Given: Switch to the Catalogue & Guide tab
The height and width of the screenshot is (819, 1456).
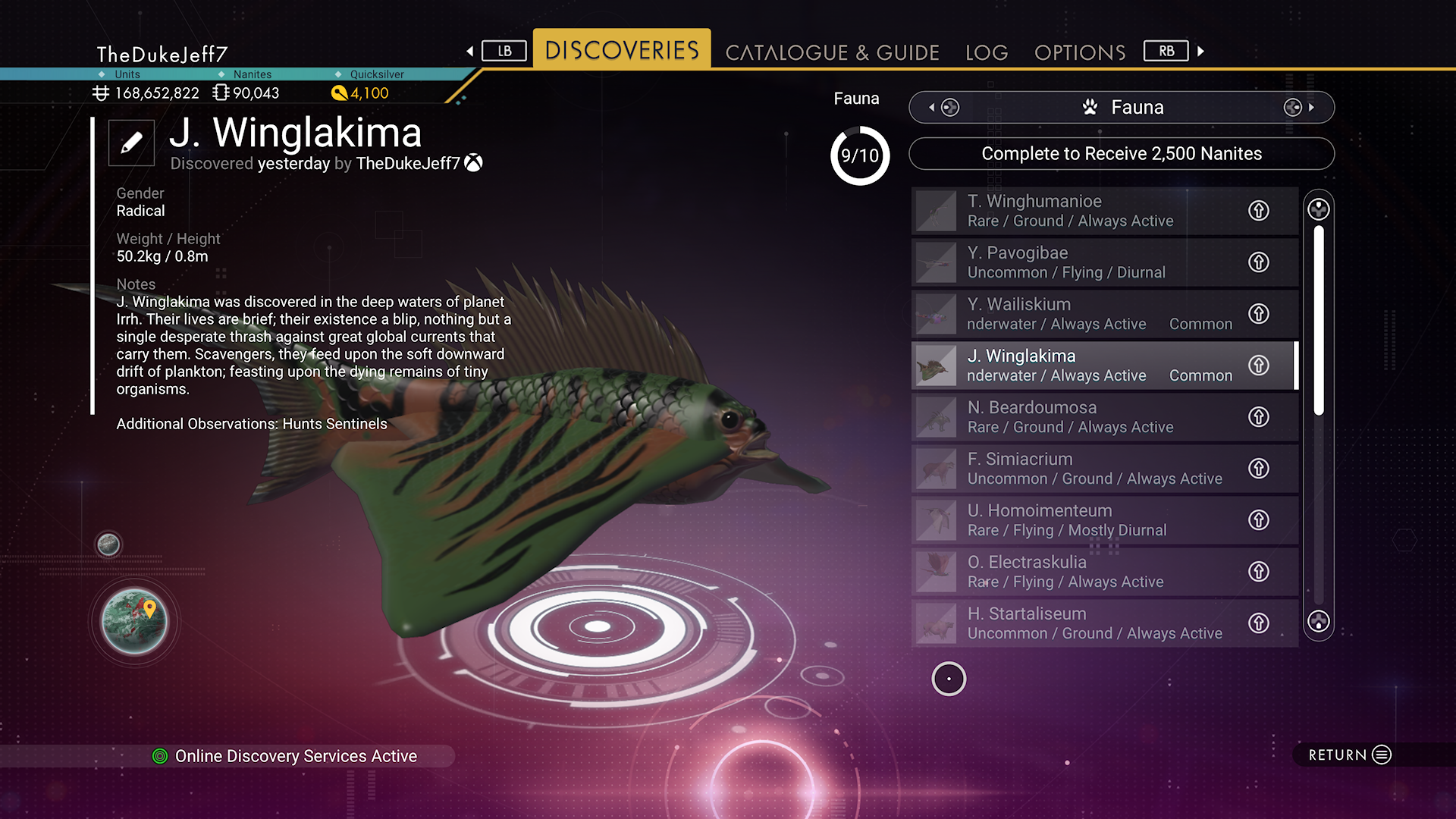Looking at the screenshot, I should (832, 52).
